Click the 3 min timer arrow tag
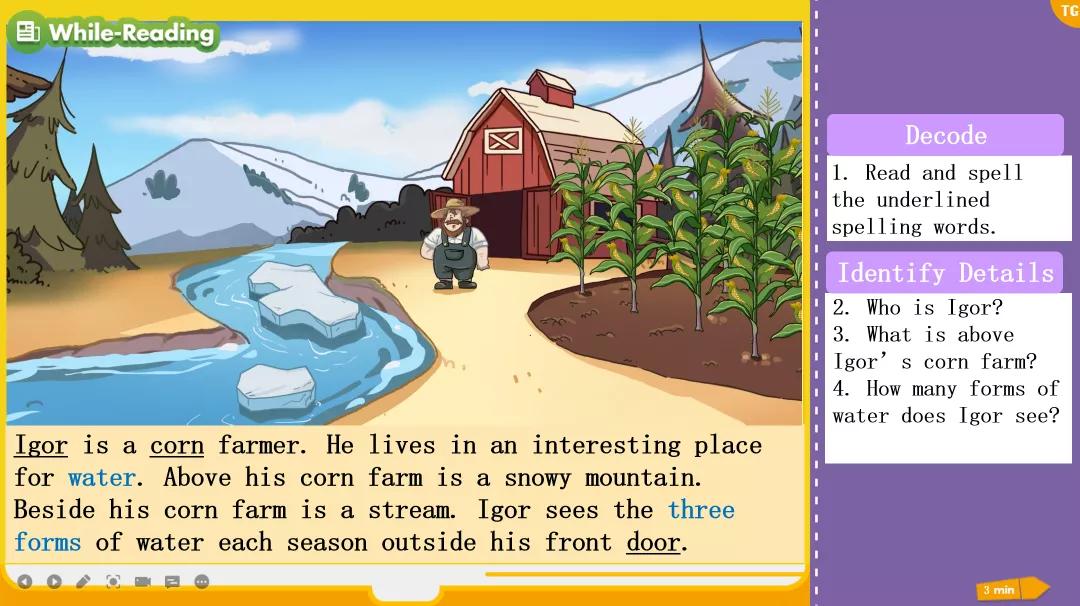The height and width of the screenshot is (606, 1080). pyautogui.click(x=1011, y=589)
